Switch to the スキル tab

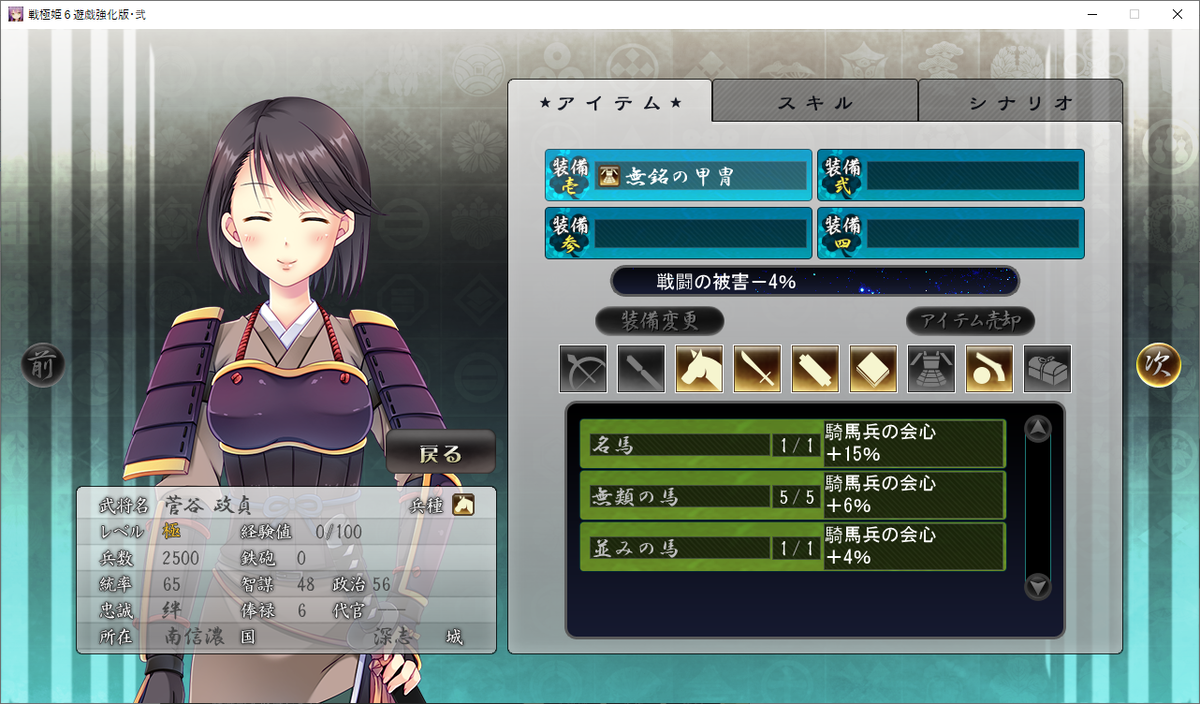click(815, 102)
